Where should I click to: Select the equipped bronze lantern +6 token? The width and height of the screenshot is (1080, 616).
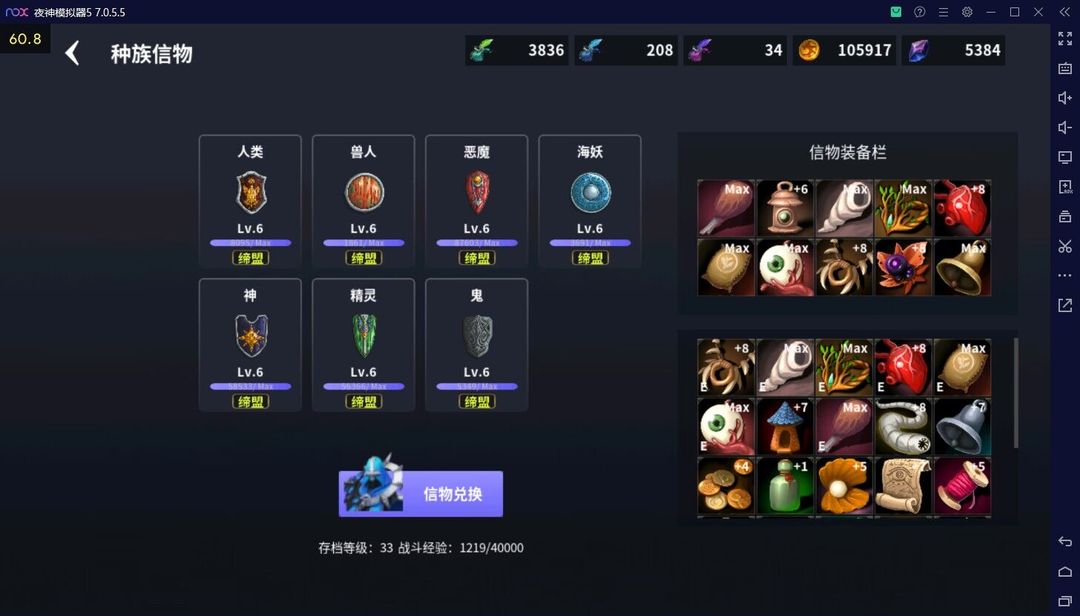point(785,208)
